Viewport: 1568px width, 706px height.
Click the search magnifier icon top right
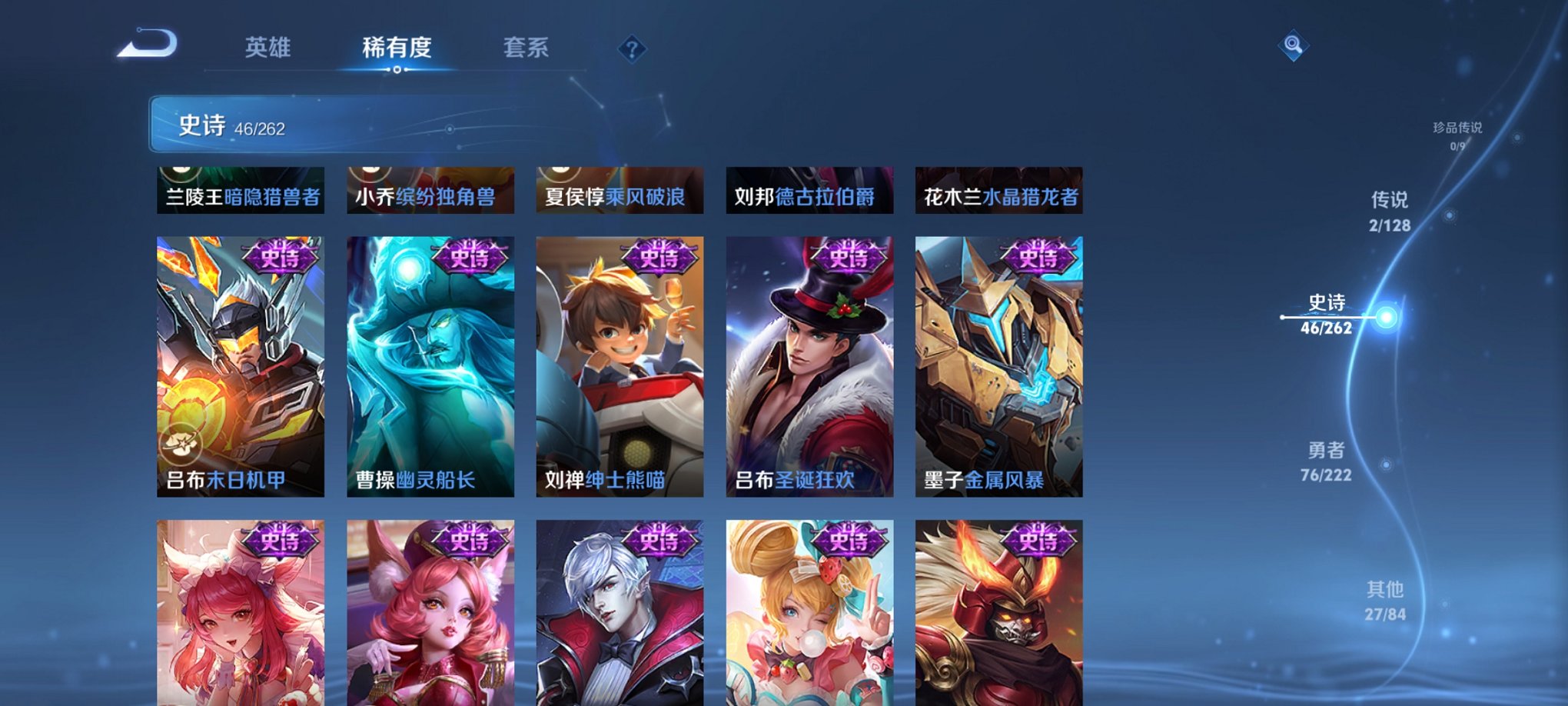(1294, 47)
